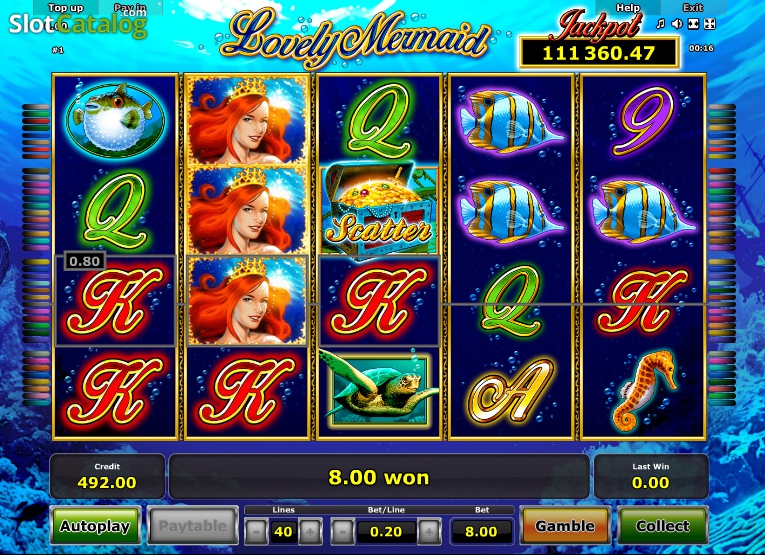Collect the winnings
The image size is (765, 555).
click(662, 525)
